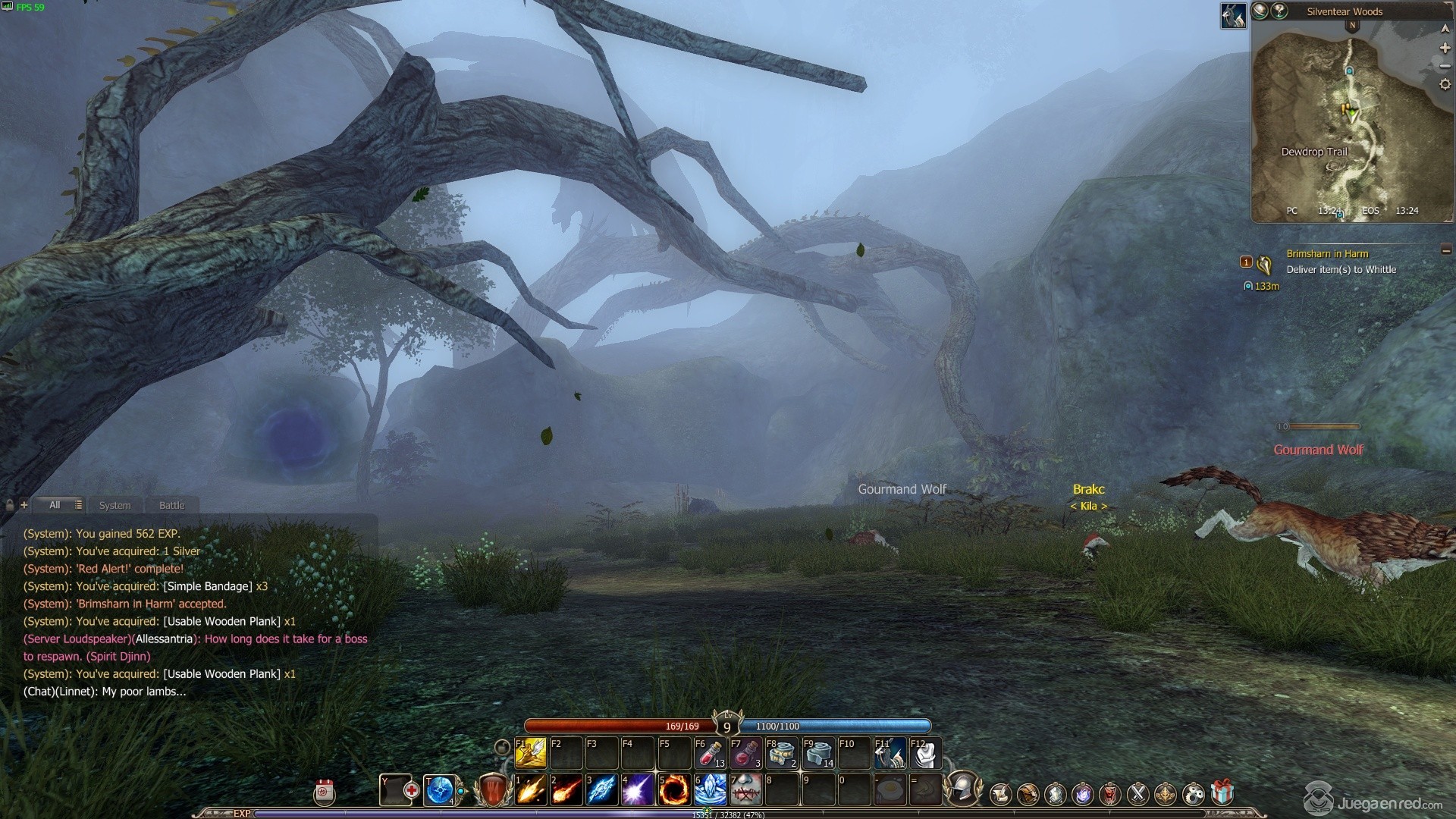Open the Battle chat tab
This screenshot has height=819, width=1456.
(x=171, y=505)
